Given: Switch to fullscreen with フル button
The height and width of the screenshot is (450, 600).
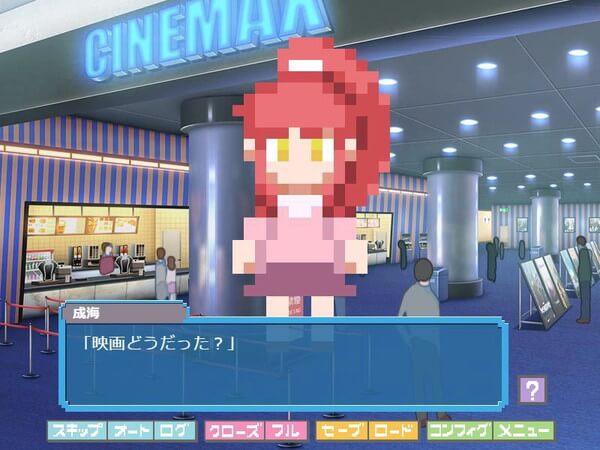Looking at the screenshot, I should 287,431.
